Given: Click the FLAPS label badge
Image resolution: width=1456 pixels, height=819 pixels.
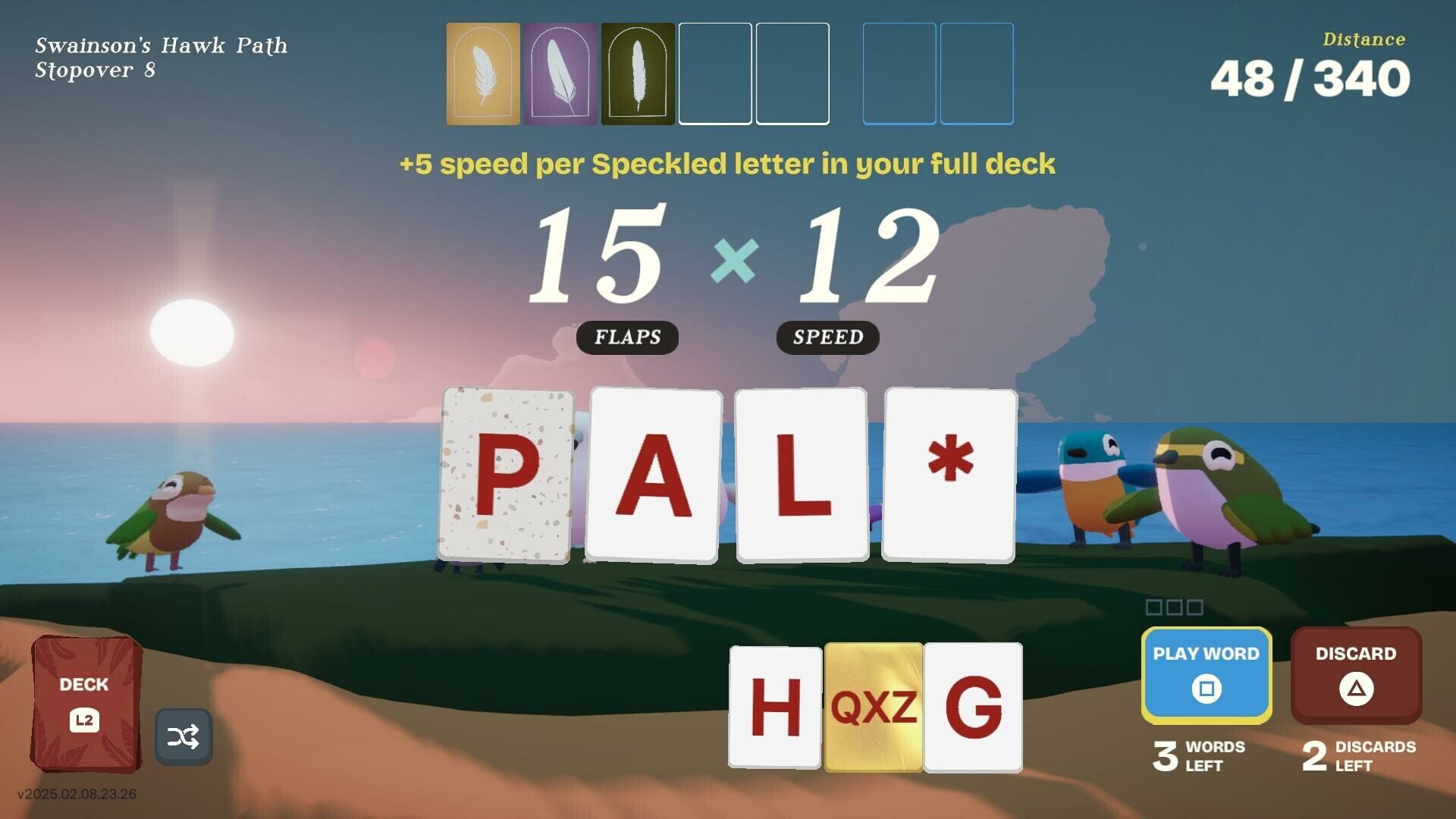Looking at the screenshot, I should pos(627,337).
